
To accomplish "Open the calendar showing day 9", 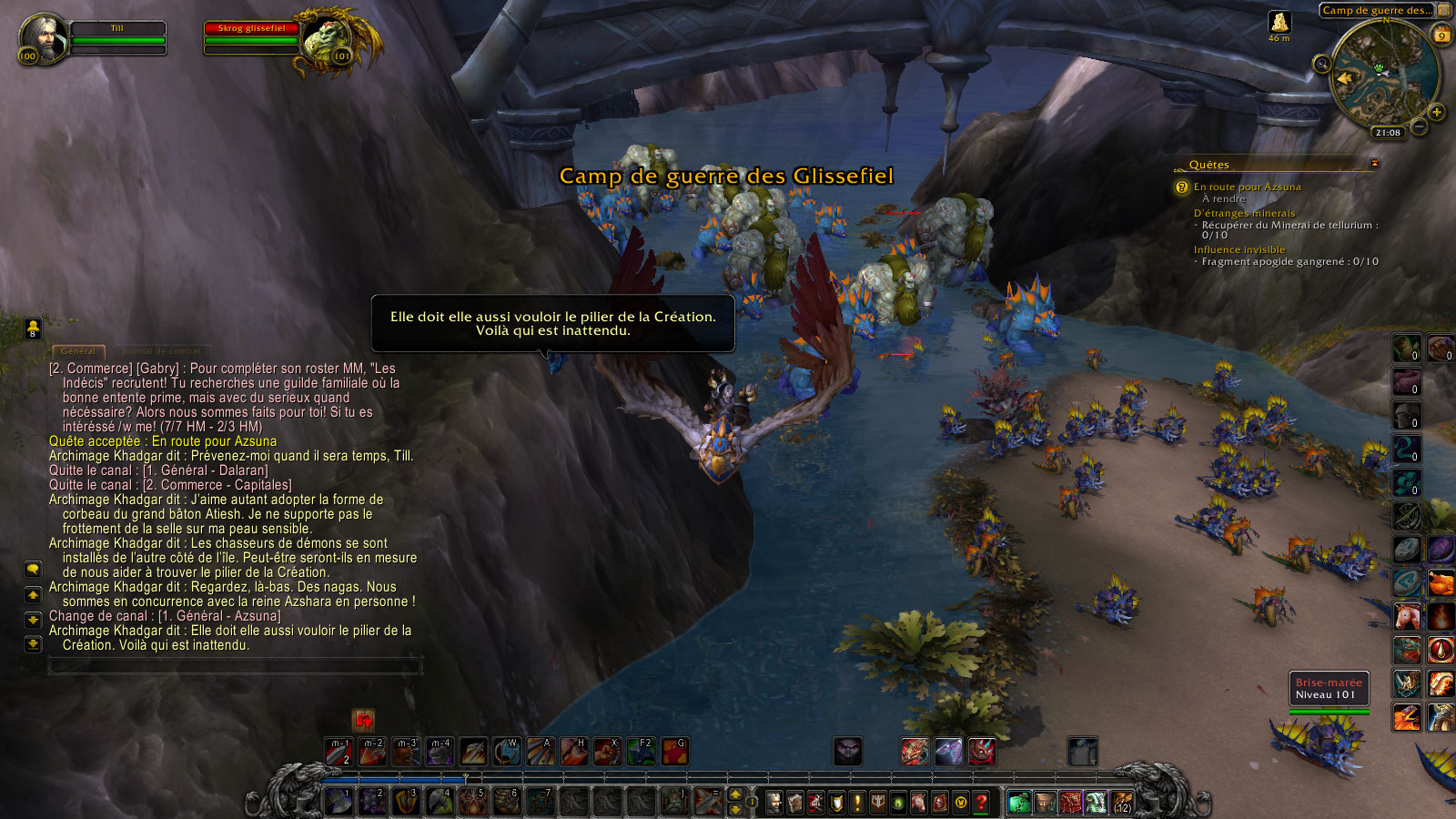I will coord(1441,36).
